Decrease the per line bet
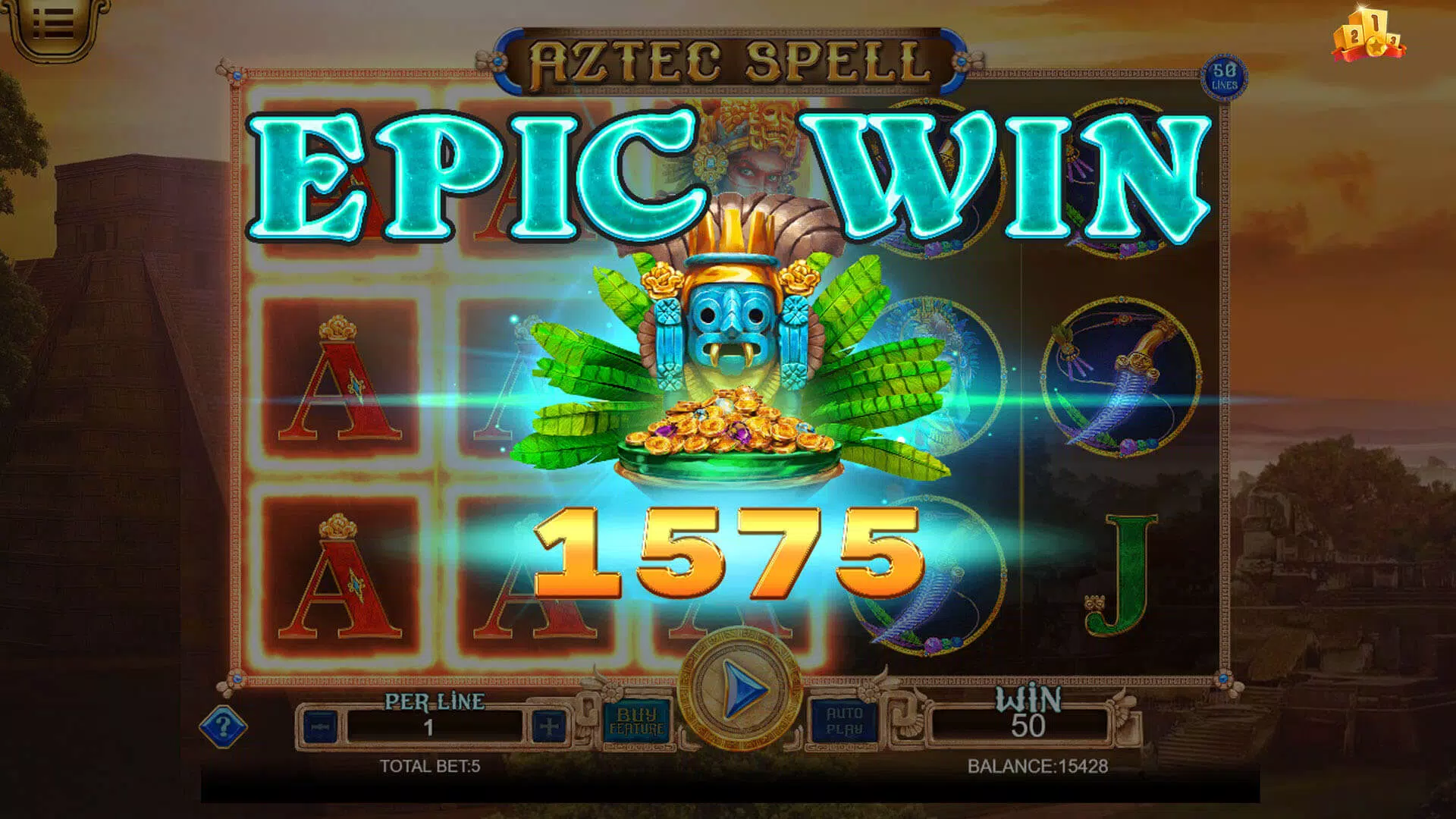The height and width of the screenshot is (819, 1456). pos(322,726)
